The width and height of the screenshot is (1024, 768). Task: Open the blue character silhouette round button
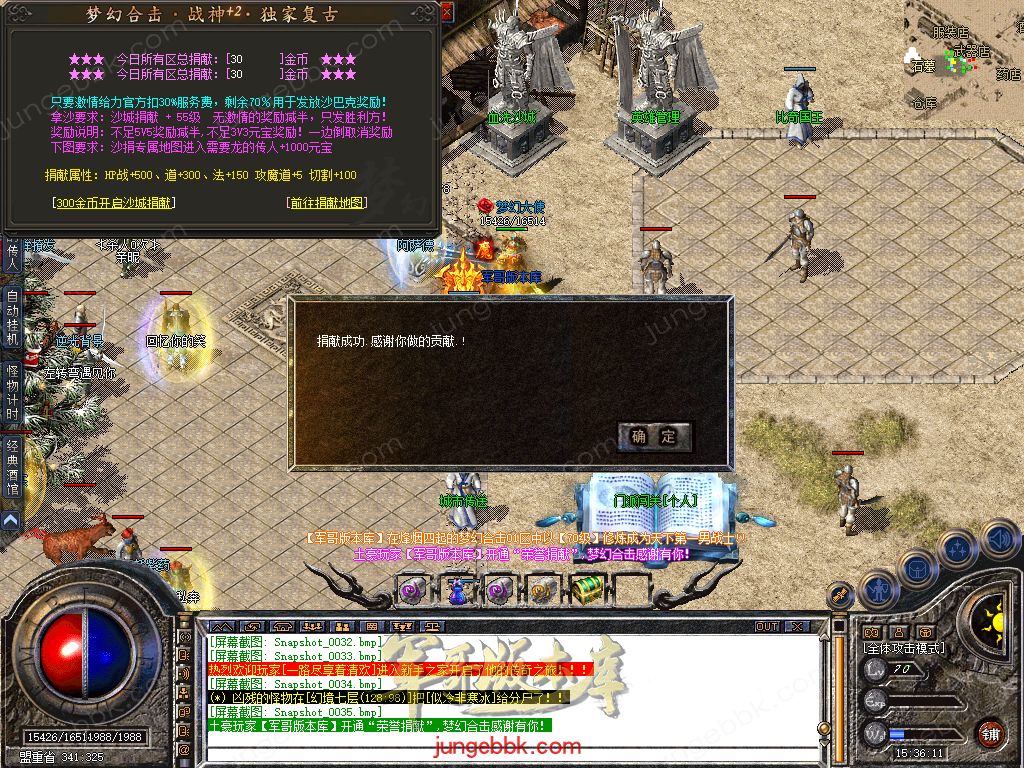(x=878, y=590)
